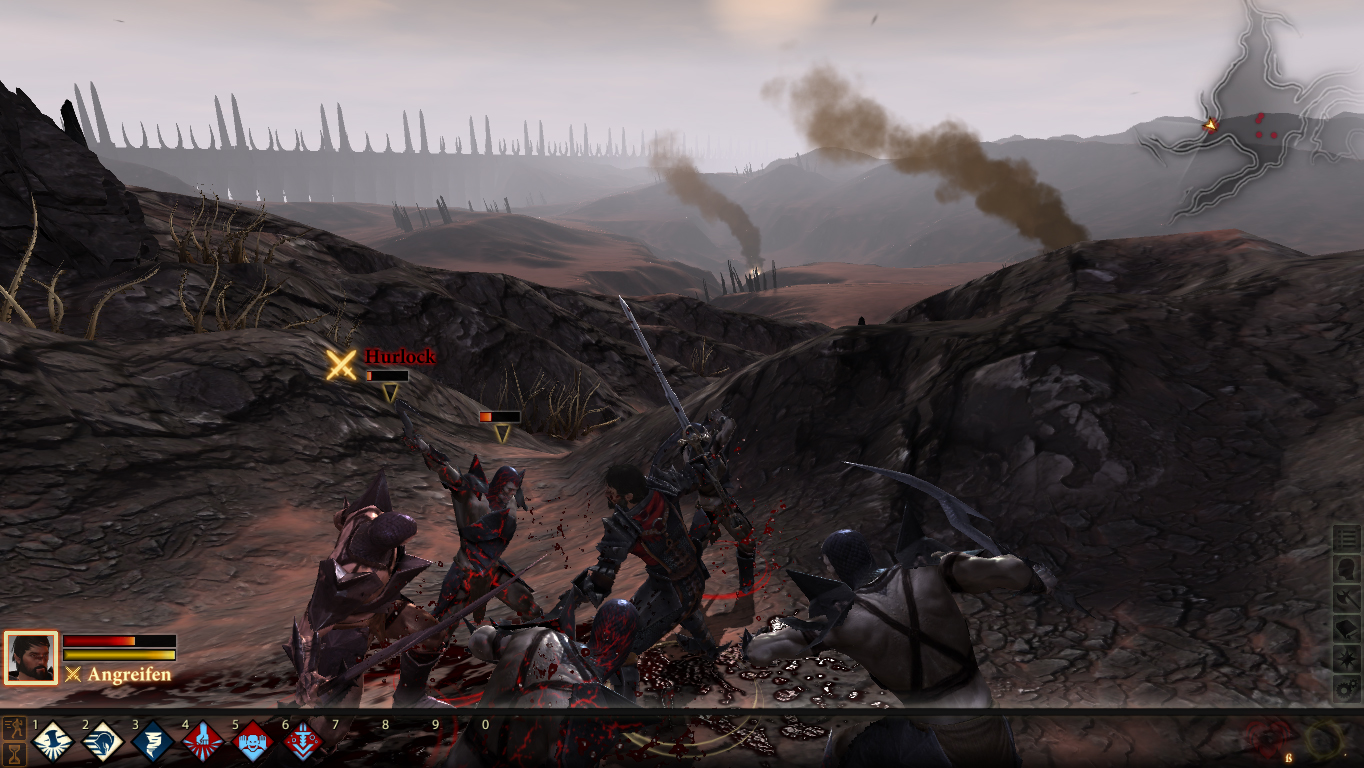Activate the downward sword ability in slot 6

(x=302, y=742)
